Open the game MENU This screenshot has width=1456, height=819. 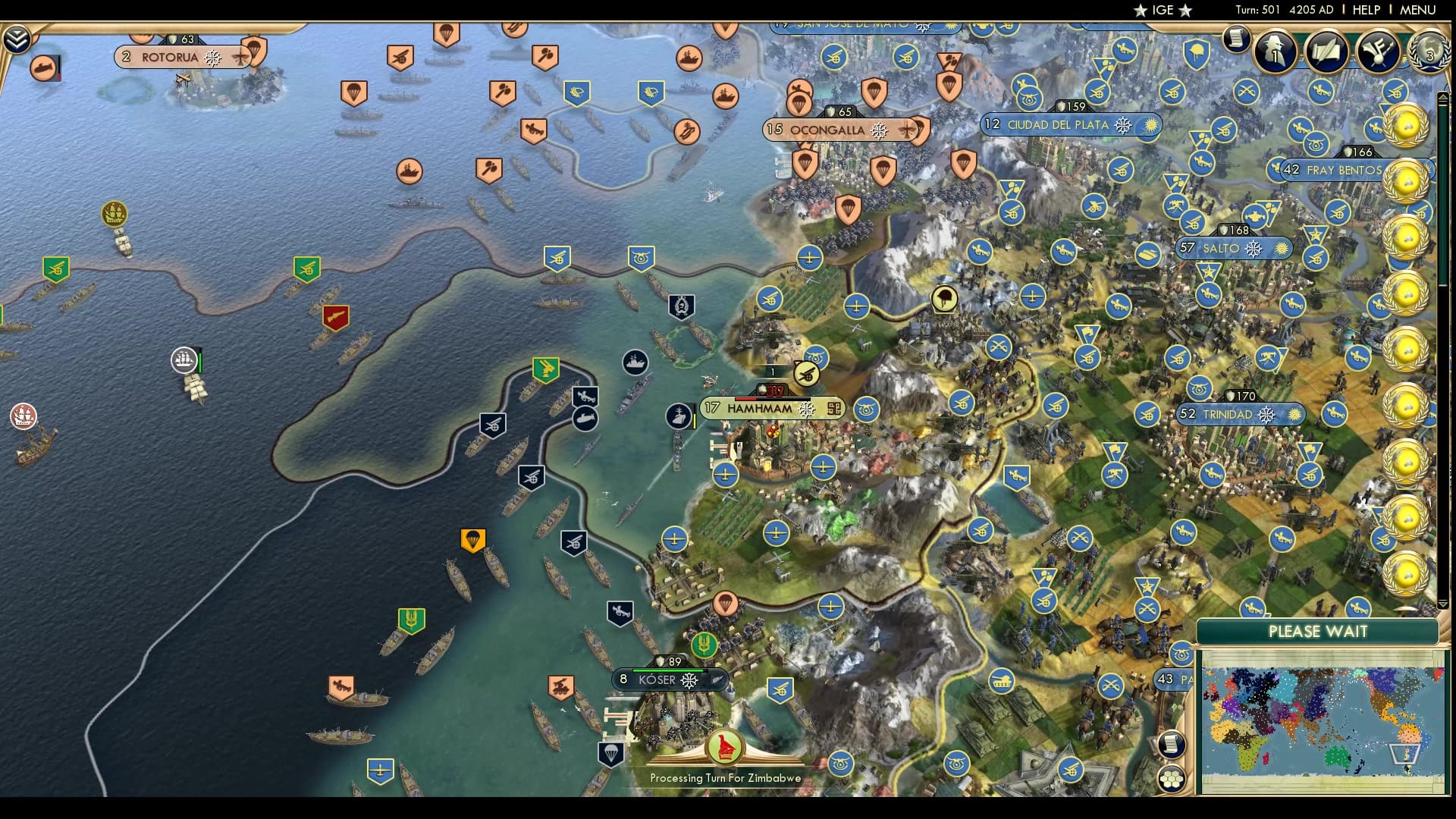1417,10
